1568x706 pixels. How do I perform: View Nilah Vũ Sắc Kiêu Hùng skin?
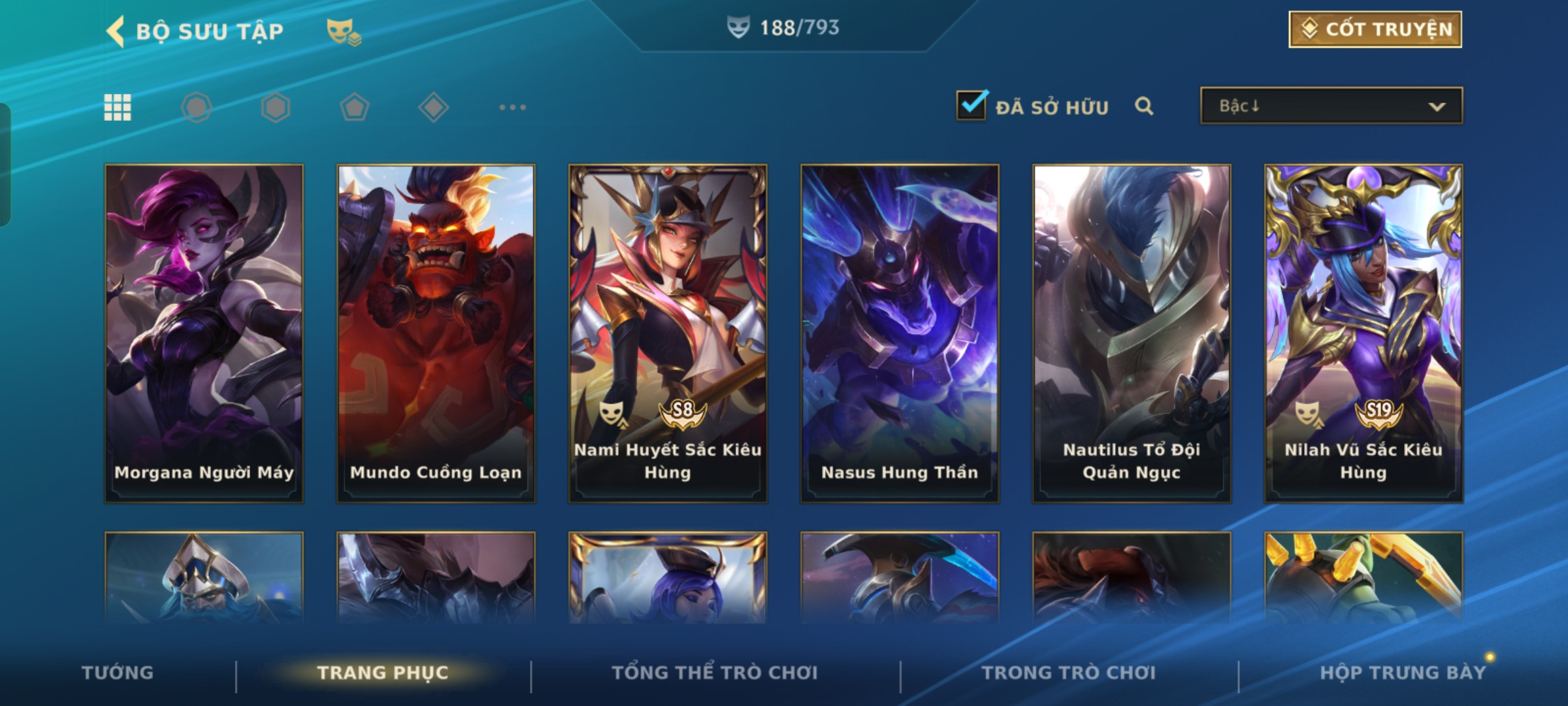coord(1364,333)
